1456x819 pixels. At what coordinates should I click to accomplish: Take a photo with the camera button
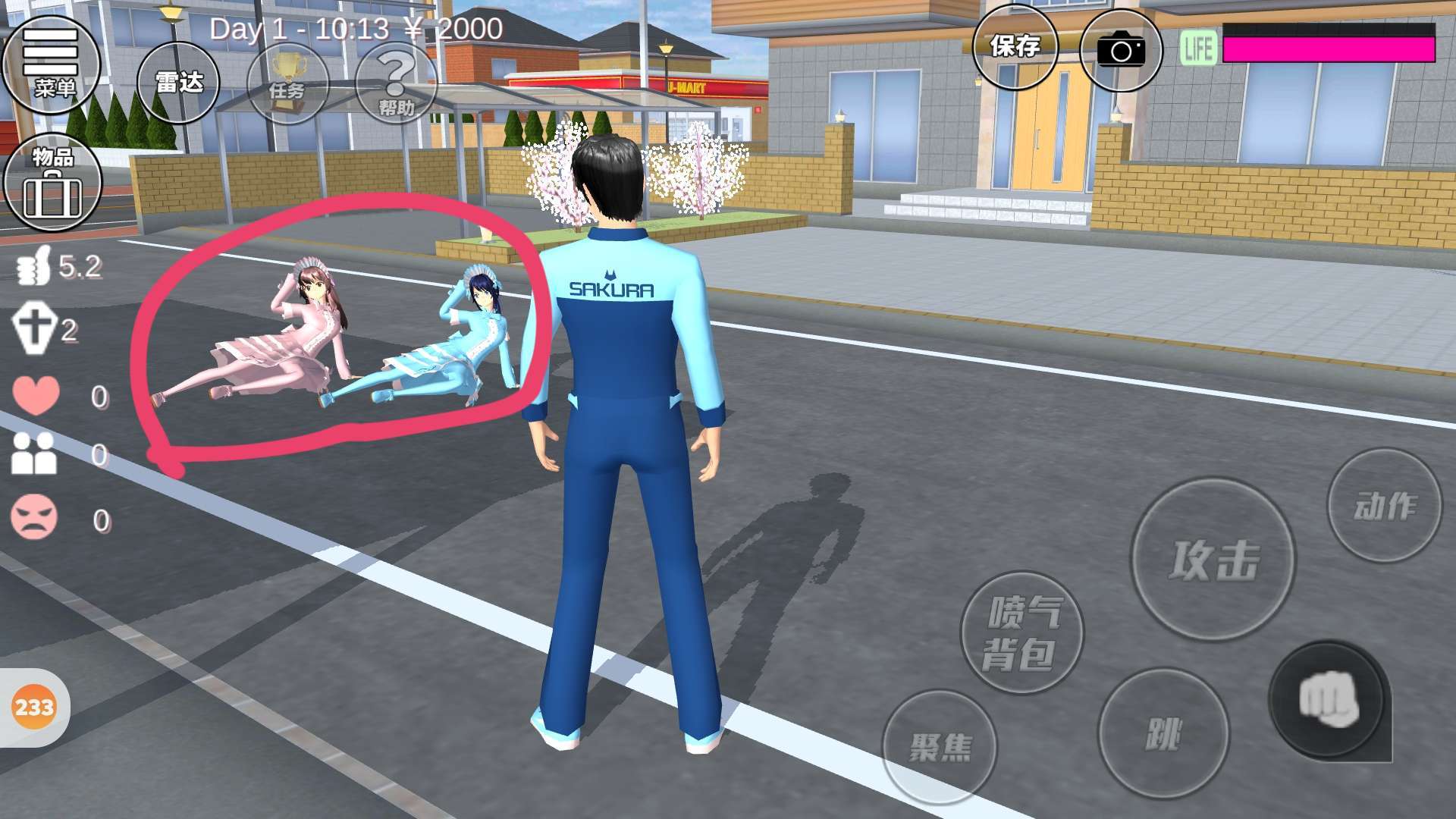1120,50
